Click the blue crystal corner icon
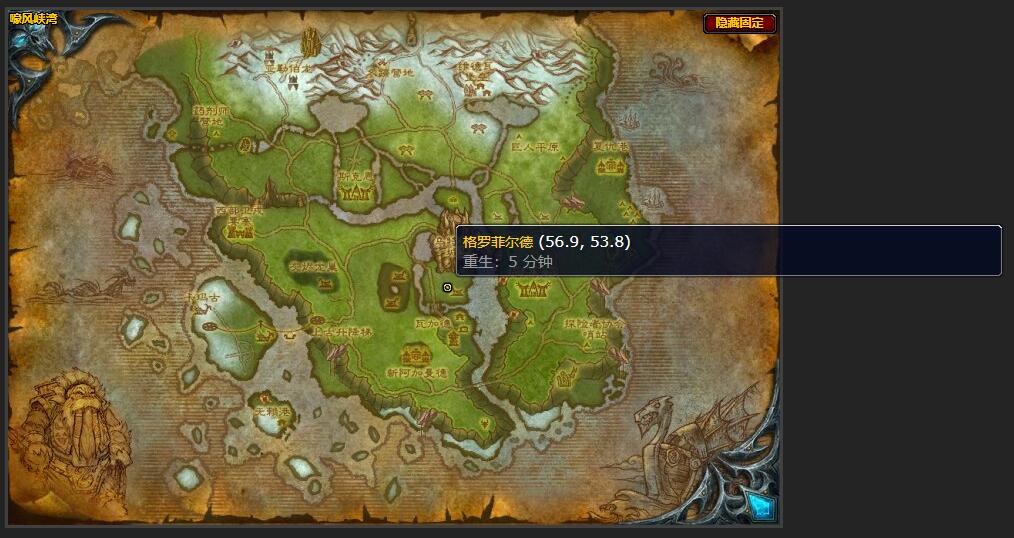 tap(761, 507)
